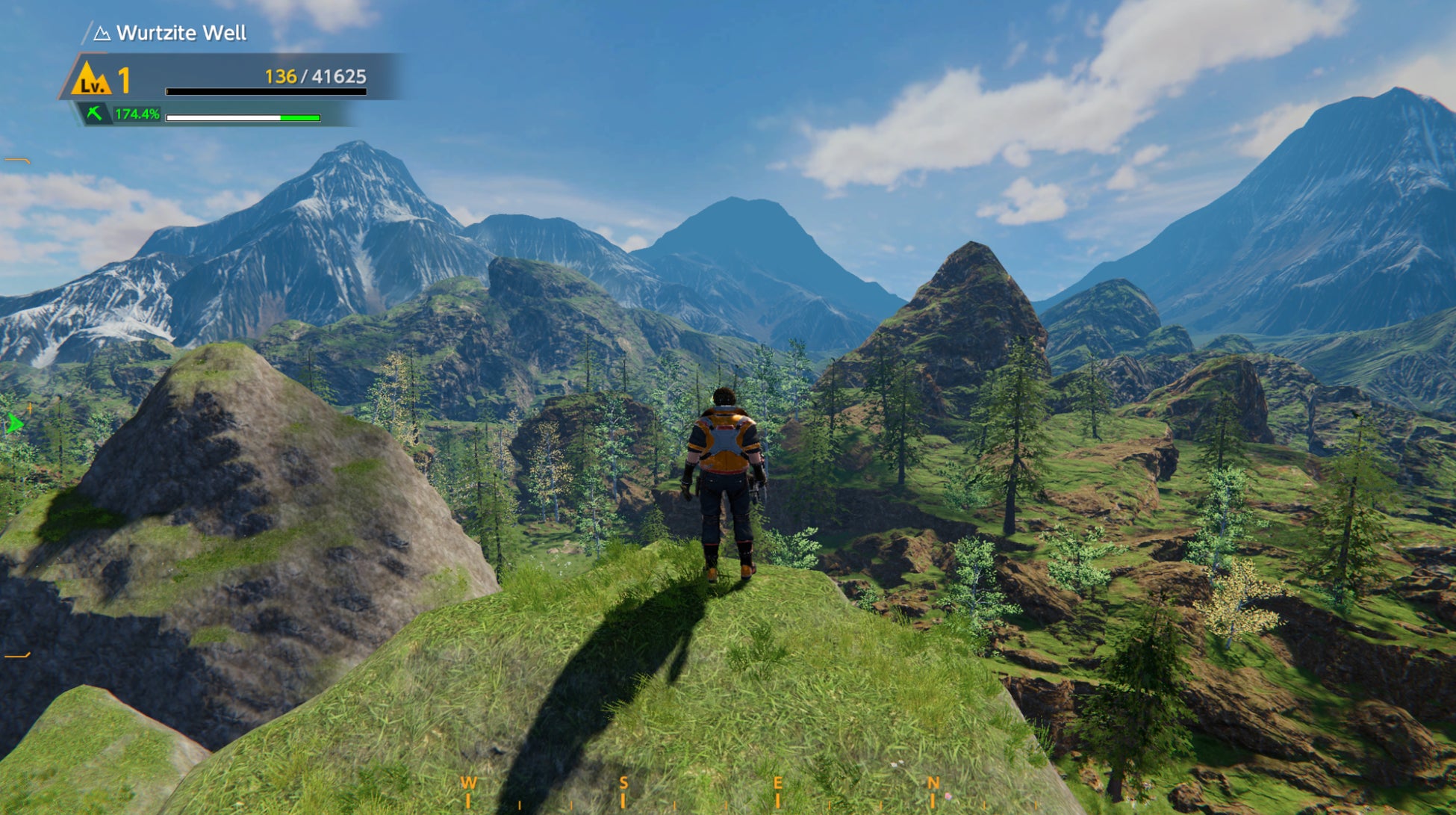Click the green pickaxe icon

pyautogui.click(x=95, y=114)
